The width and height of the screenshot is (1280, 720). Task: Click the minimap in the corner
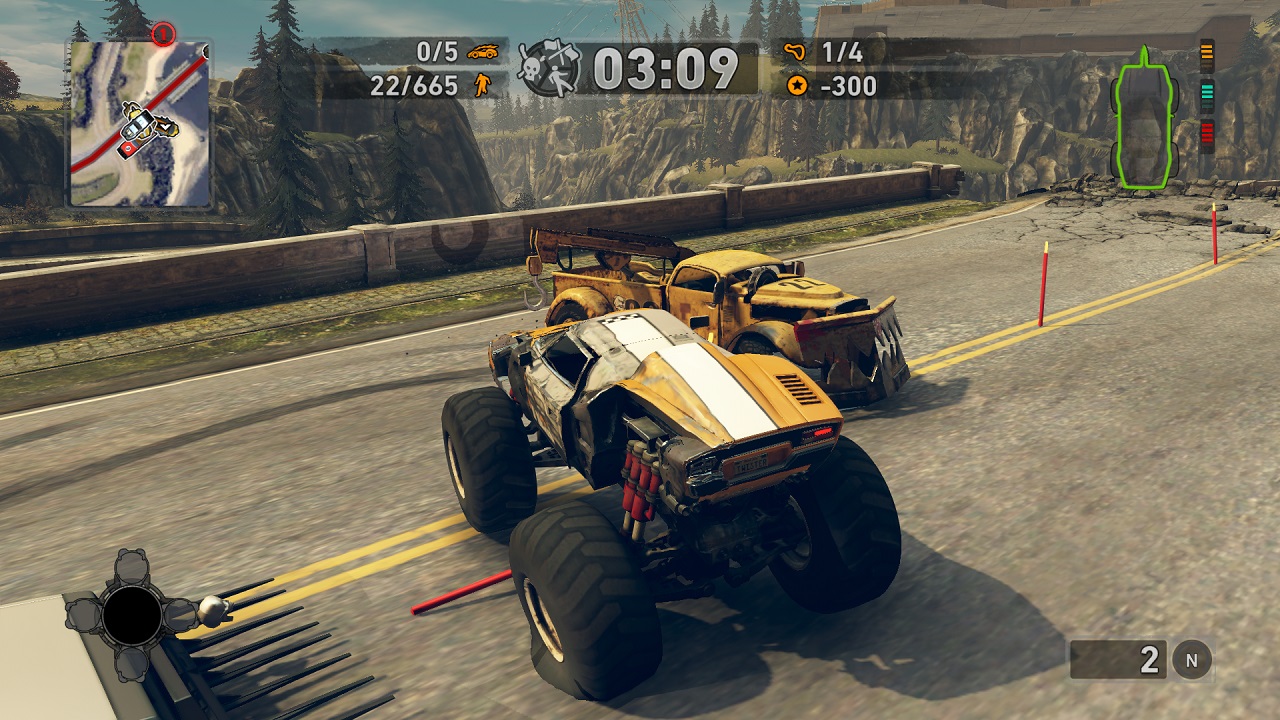click(x=139, y=123)
